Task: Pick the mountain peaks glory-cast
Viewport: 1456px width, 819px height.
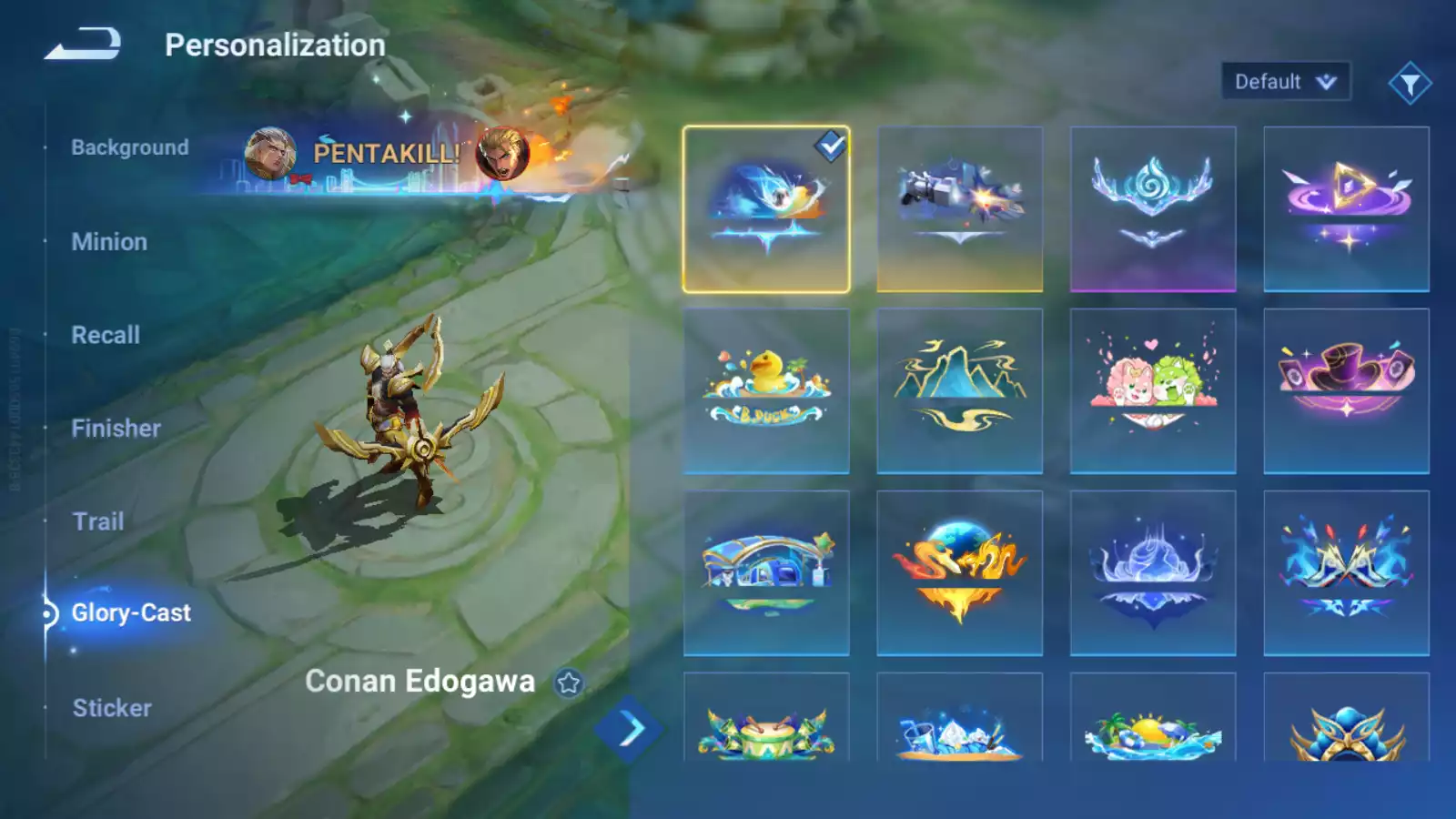Action: (x=960, y=391)
